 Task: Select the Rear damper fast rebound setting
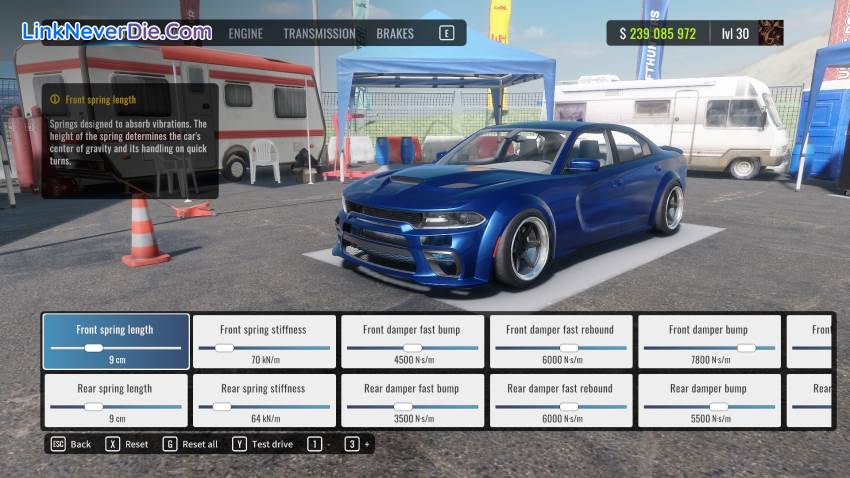tap(560, 399)
